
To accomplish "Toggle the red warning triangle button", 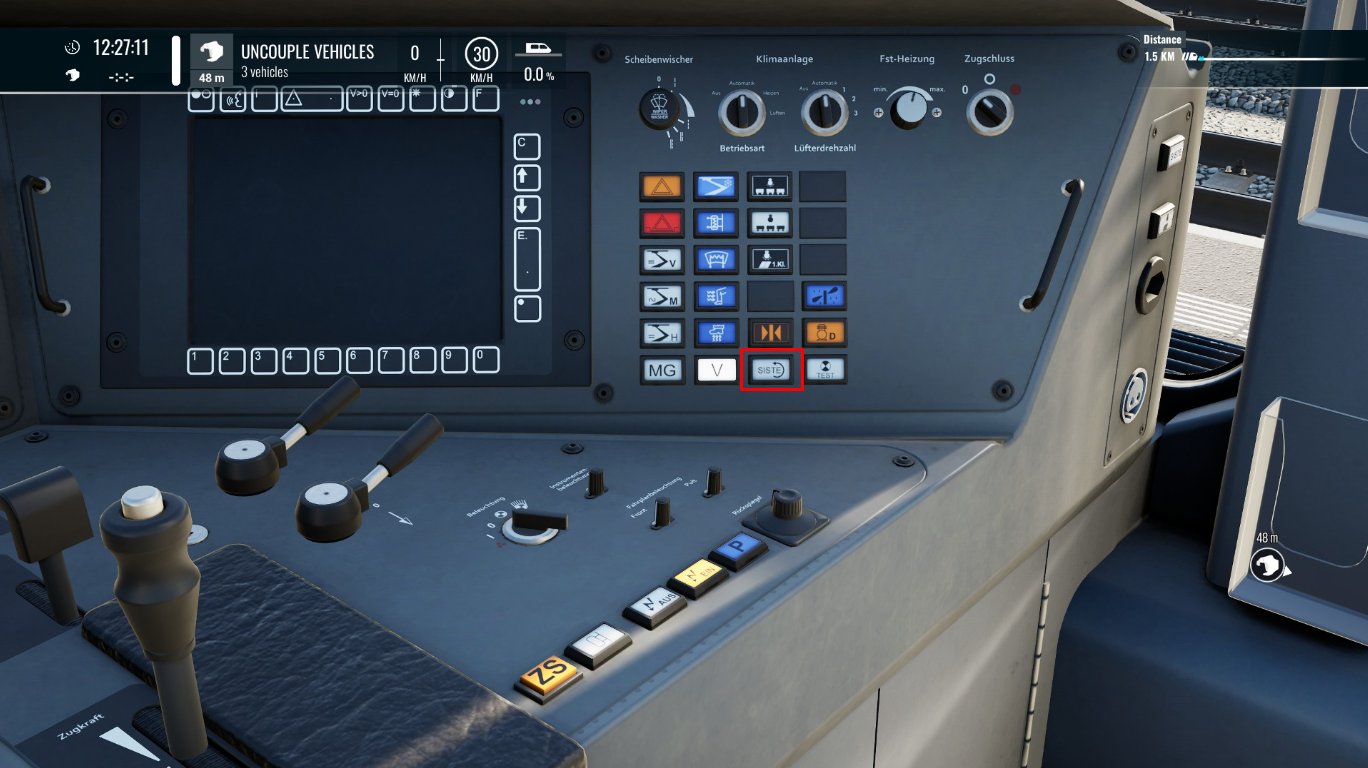I will [x=662, y=222].
